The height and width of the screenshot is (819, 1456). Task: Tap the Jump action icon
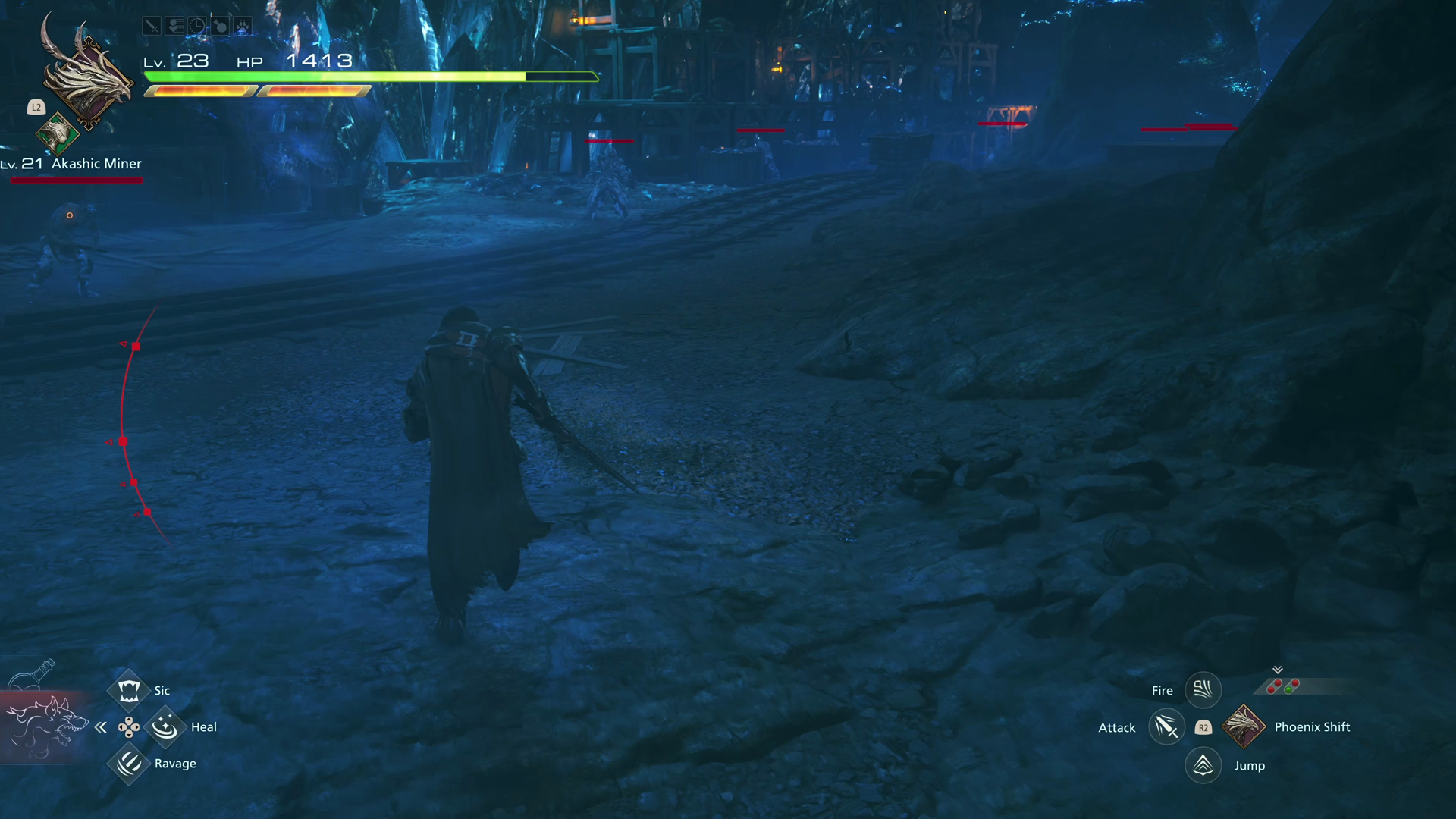click(1203, 765)
